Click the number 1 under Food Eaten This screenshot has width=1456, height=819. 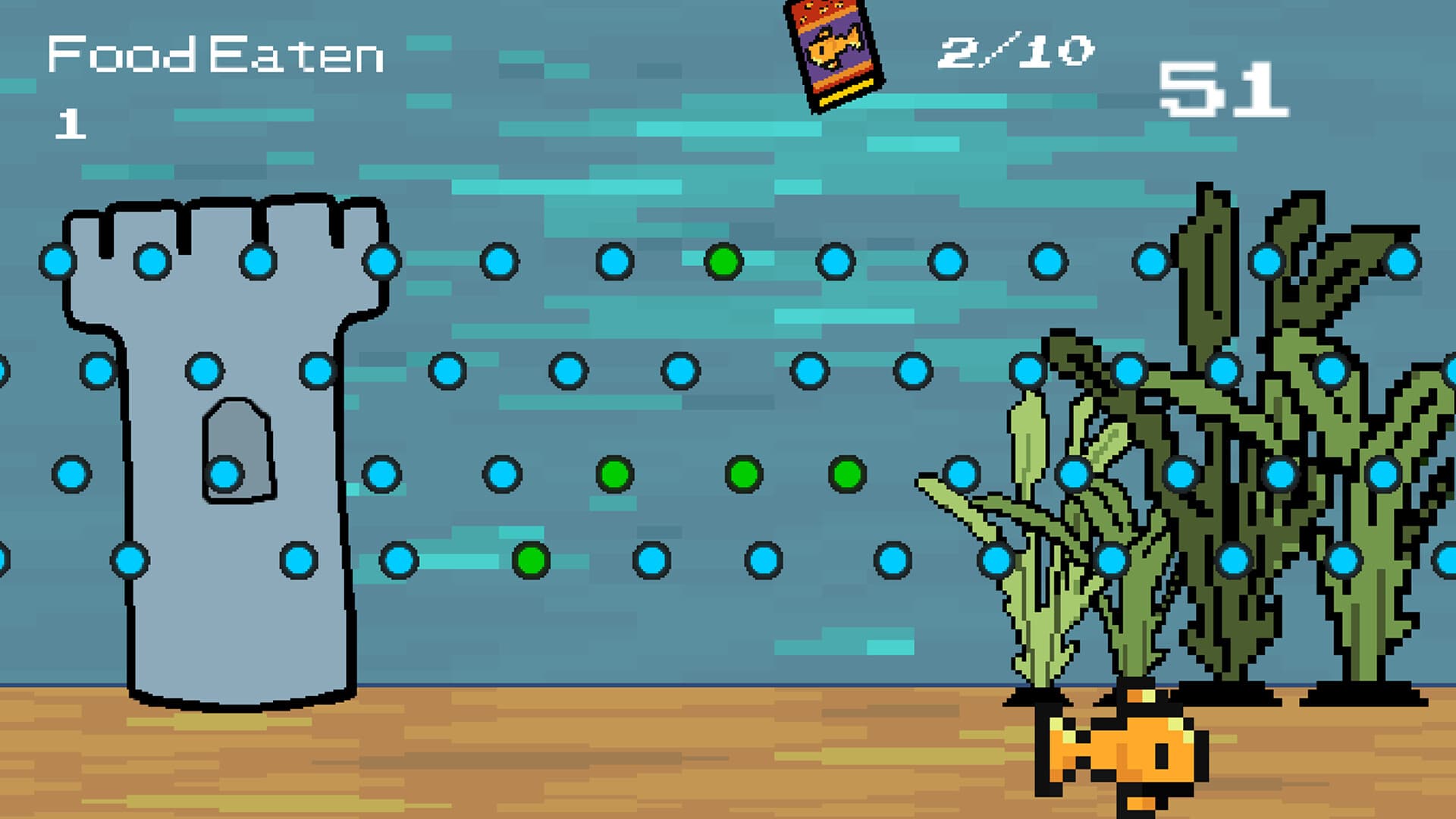pyautogui.click(x=68, y=121)
